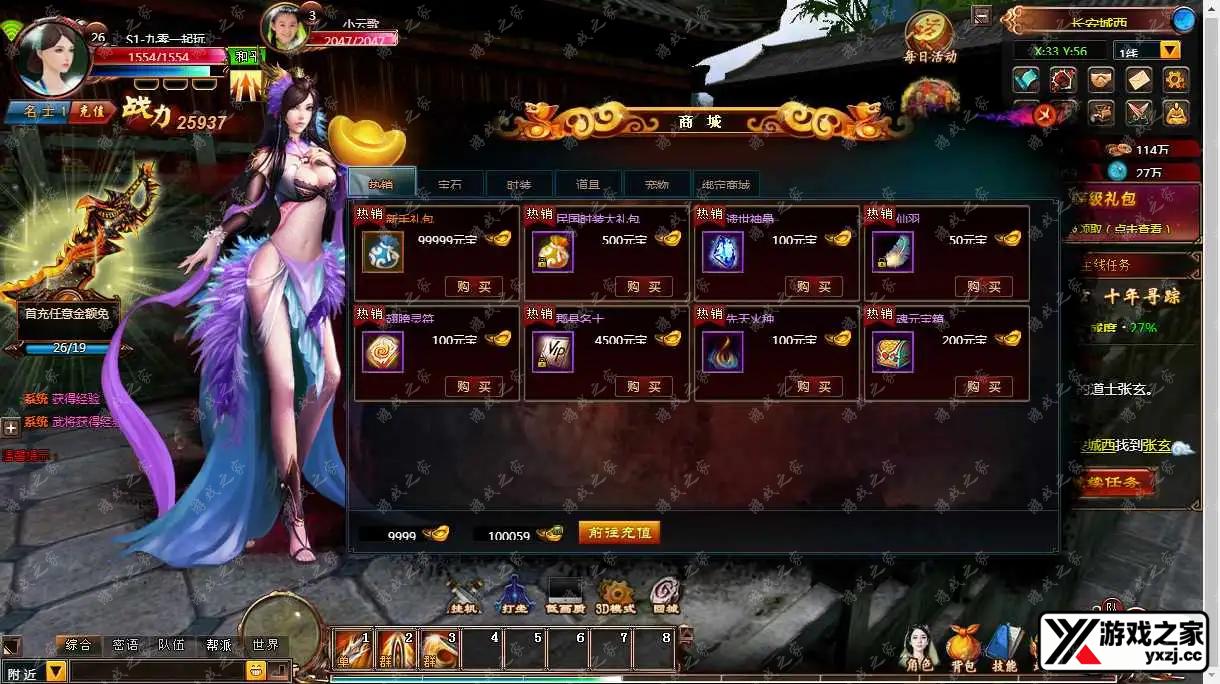The height and width of the screenshot is (684, 1220).
Task: Select the 道具 shop category
Action: (588, 184)
